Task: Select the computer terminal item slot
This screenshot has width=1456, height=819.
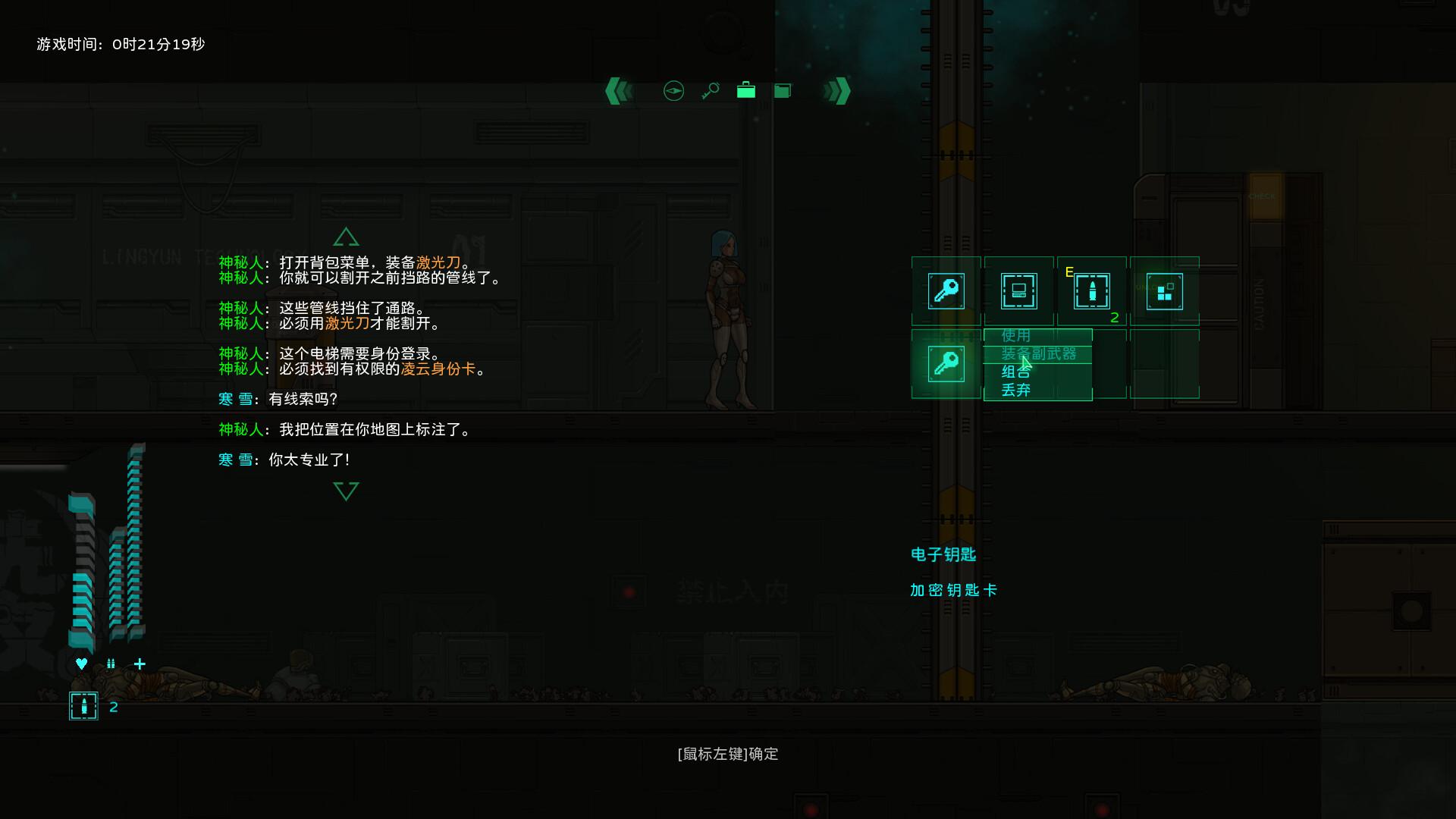Action: coord(1018,291)
